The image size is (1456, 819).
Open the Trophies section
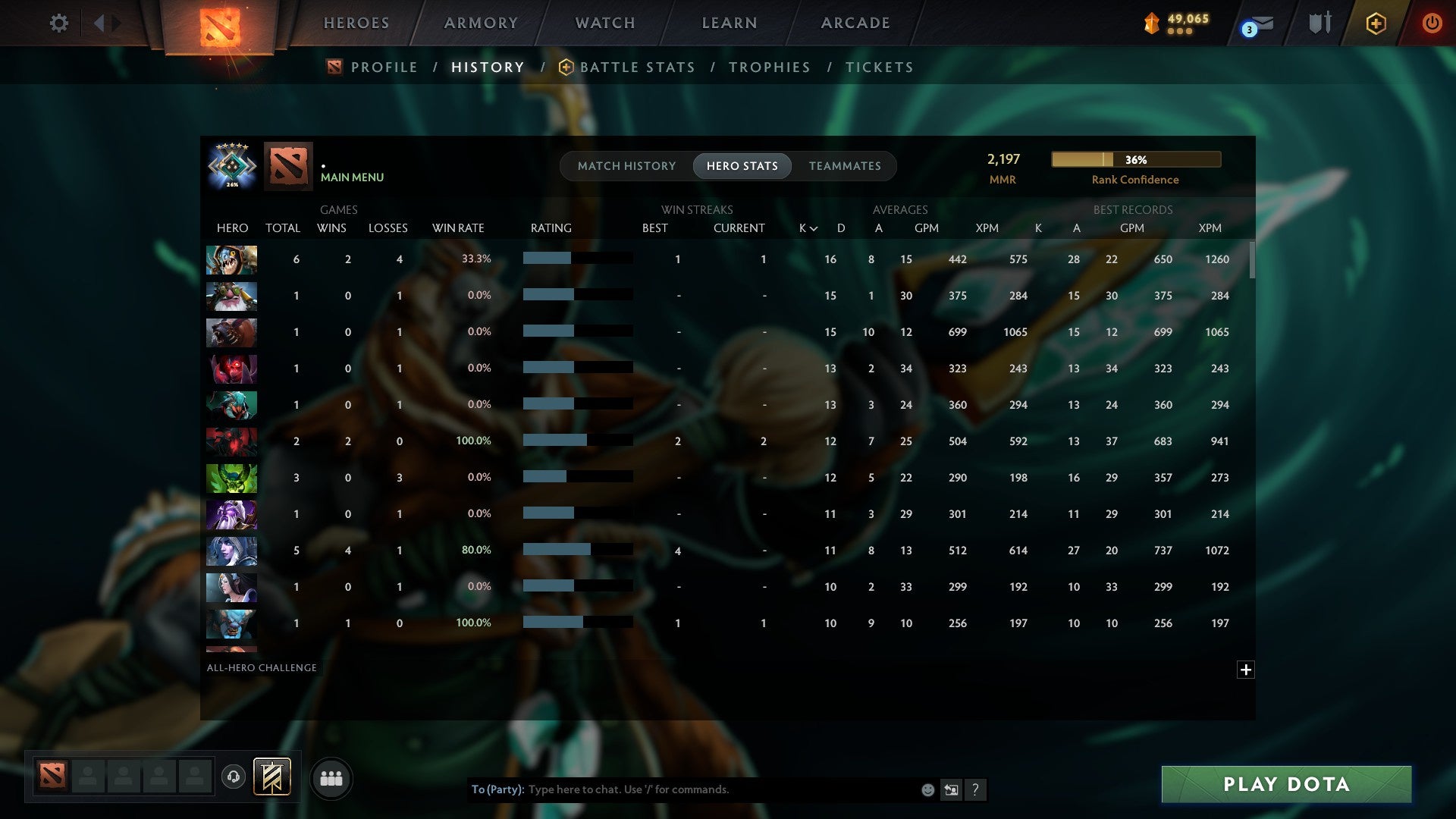click(x=769, y=67)
